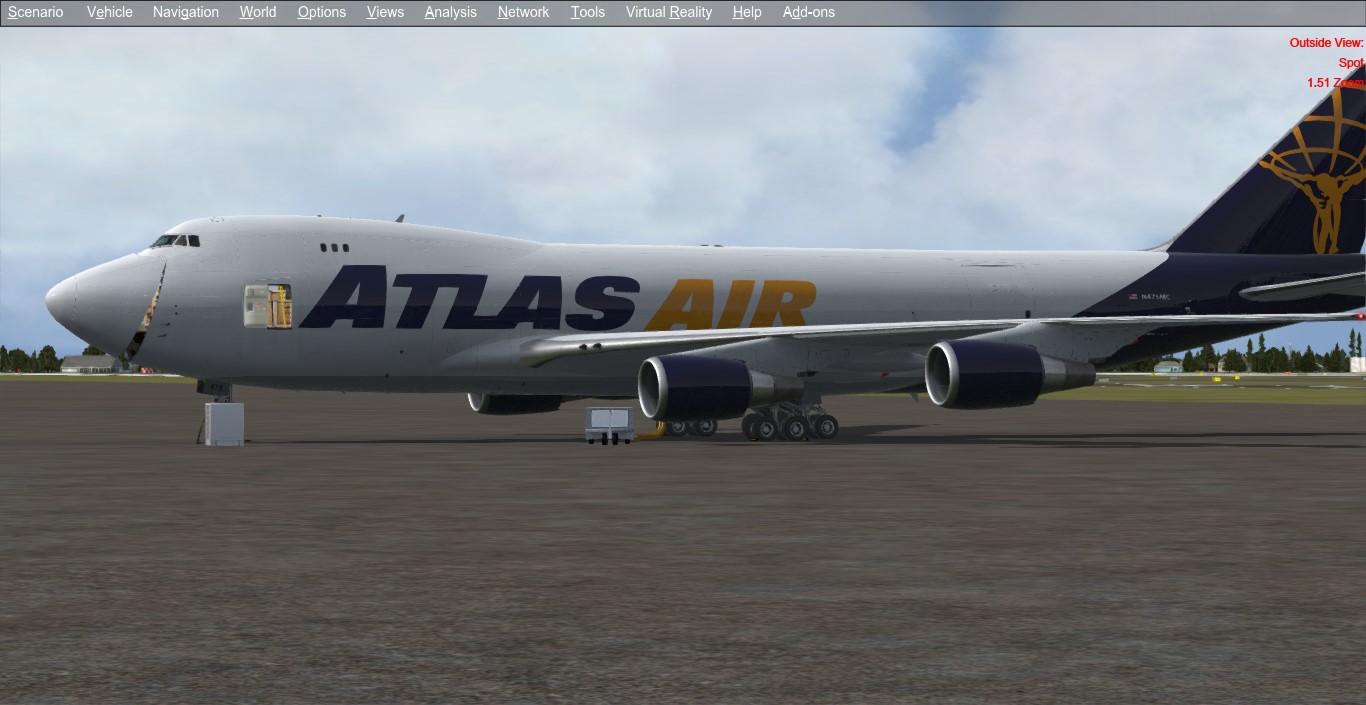
Task: Open the Navigation menu
Action: coord(186,12)
